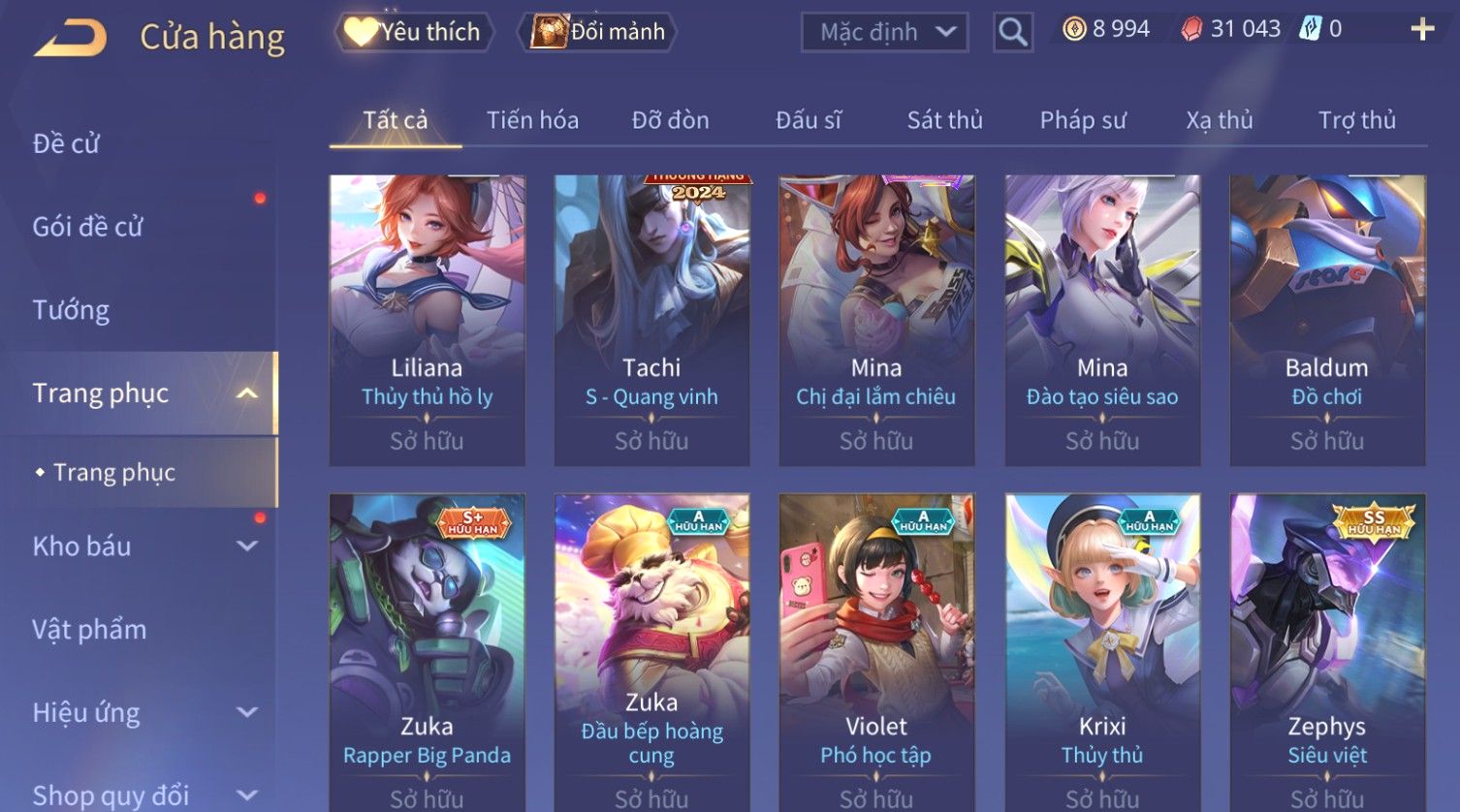Open the Vật phẩm shop section

tap(89, 630)
